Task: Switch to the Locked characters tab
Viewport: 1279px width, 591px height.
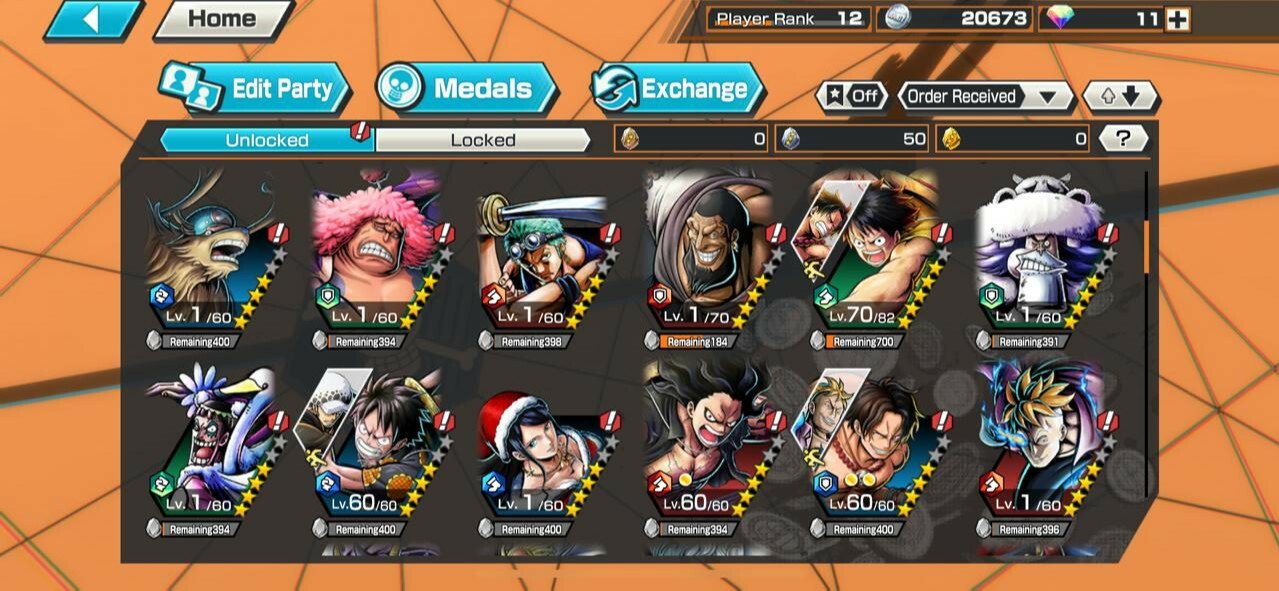Action: [x=482, y=140]
